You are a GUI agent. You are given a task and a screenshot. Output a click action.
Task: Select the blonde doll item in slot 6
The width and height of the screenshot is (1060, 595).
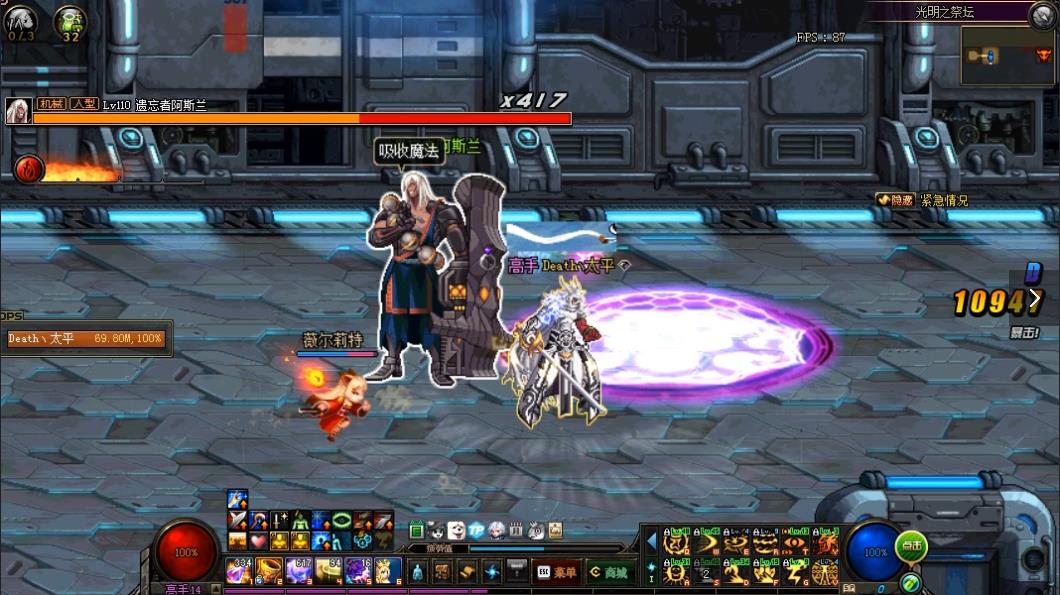[388, 571]
